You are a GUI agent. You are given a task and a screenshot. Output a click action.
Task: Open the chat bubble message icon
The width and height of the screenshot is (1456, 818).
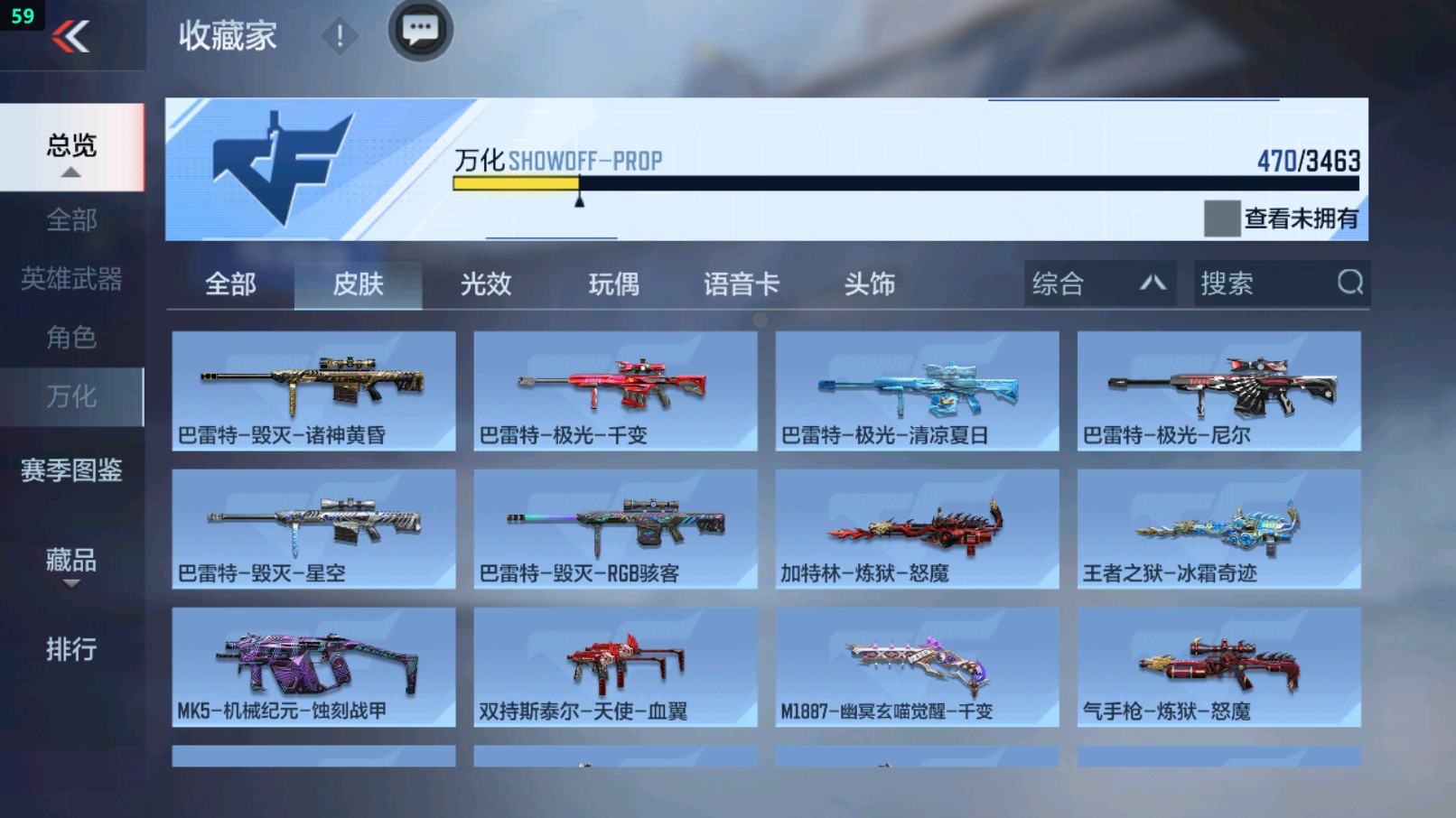419,30
